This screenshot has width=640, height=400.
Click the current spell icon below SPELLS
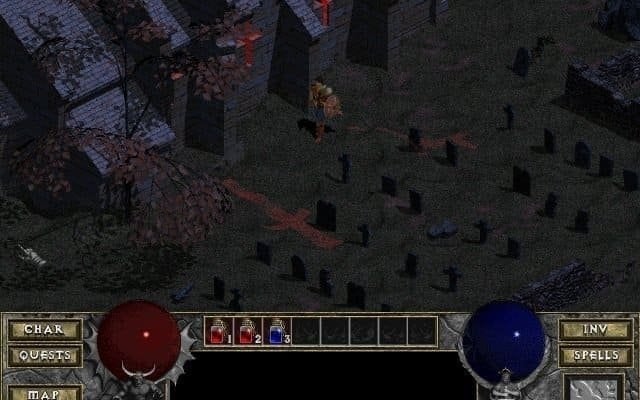[x=595, y=388]
